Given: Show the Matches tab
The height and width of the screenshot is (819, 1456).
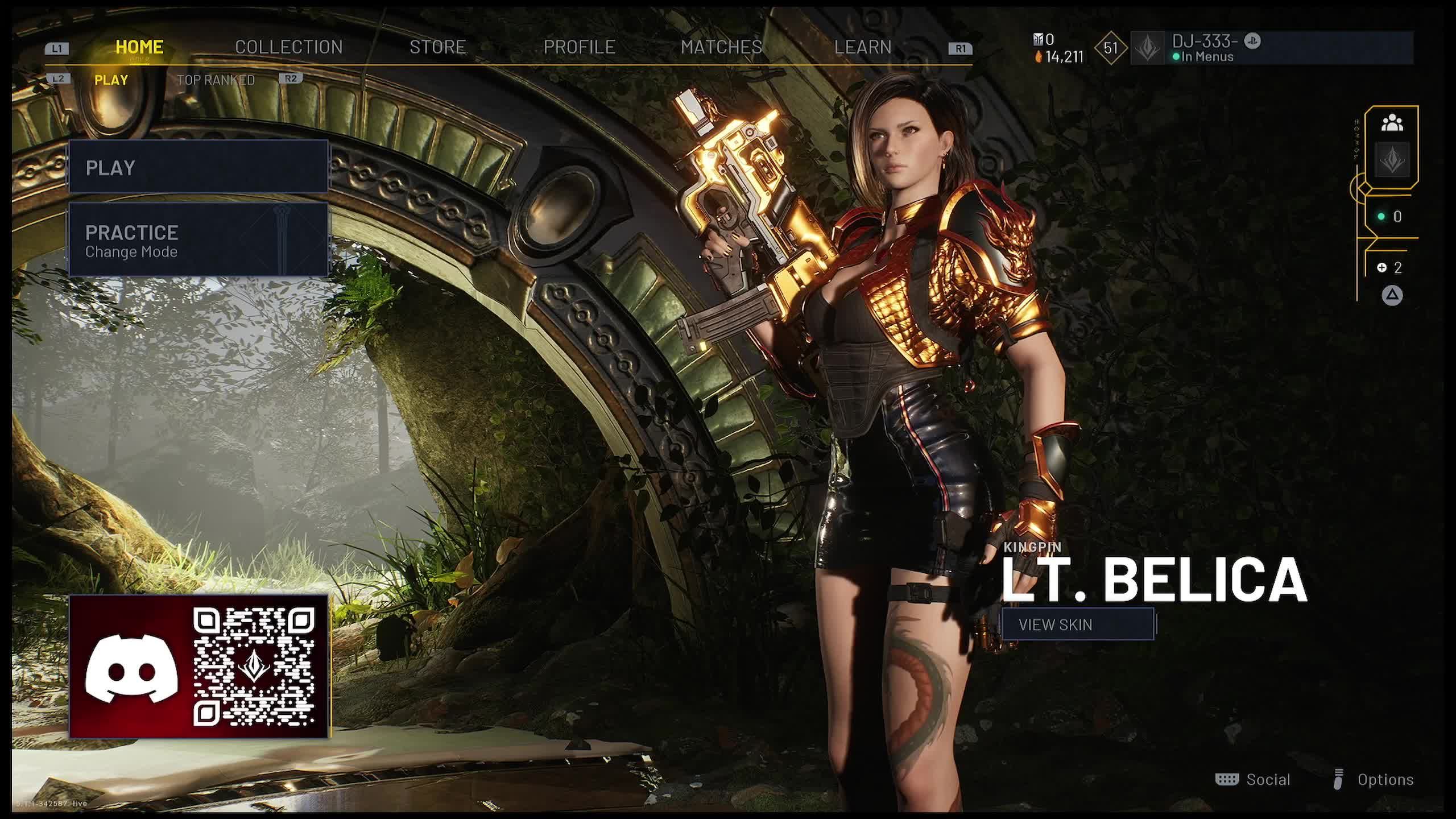Looking at the screenshot, I should pyautogui.click(x=721, y=47).
